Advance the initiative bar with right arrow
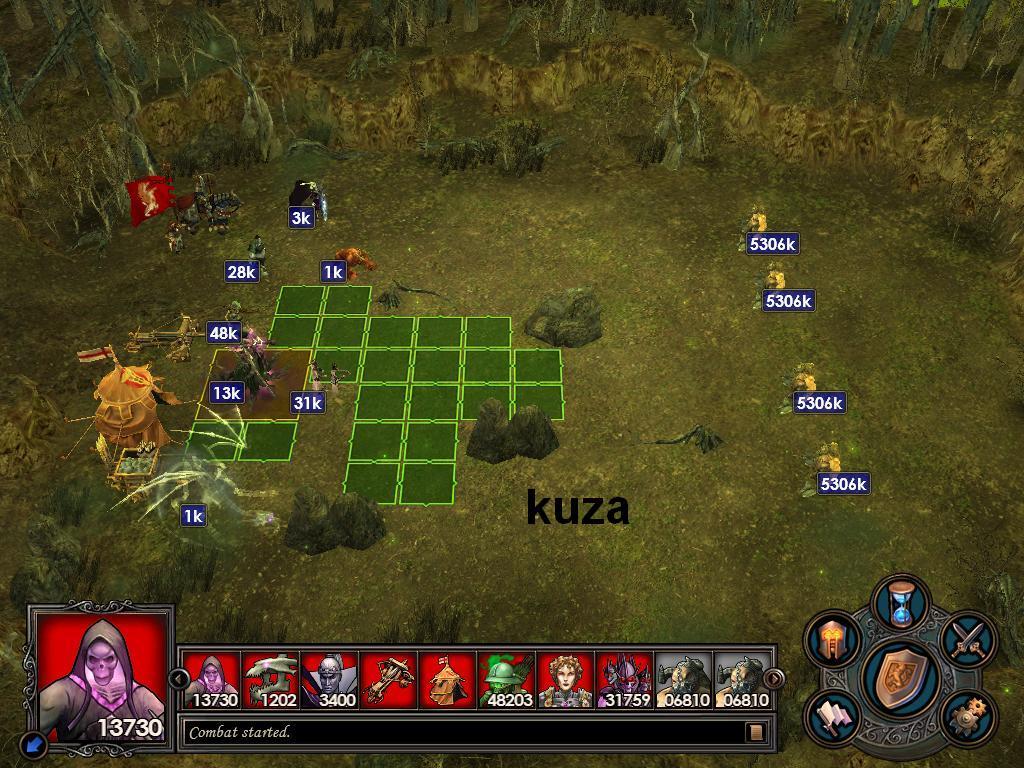This screenshot has width=1024, height=768. [x=773, y=679]
